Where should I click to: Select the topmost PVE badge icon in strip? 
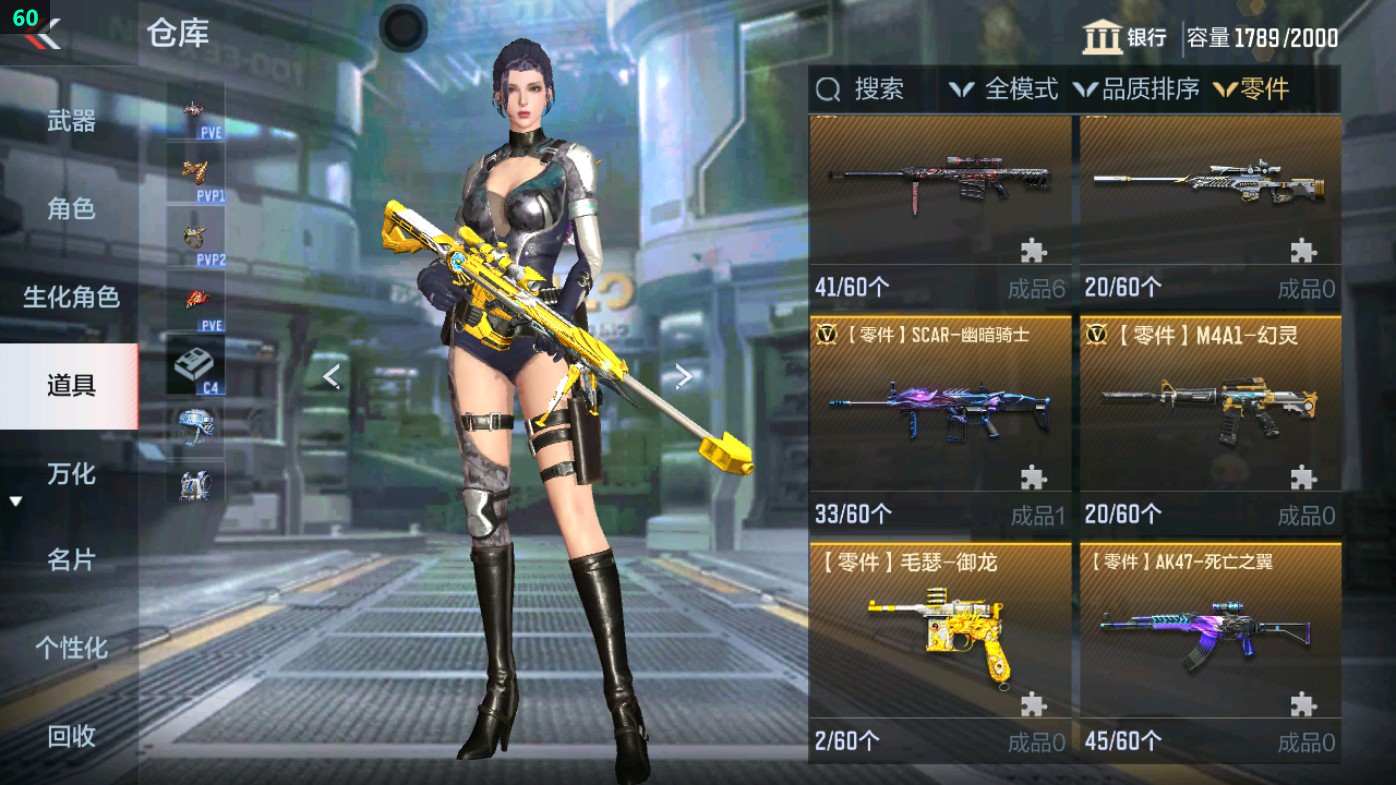click(x=192, y=110)
